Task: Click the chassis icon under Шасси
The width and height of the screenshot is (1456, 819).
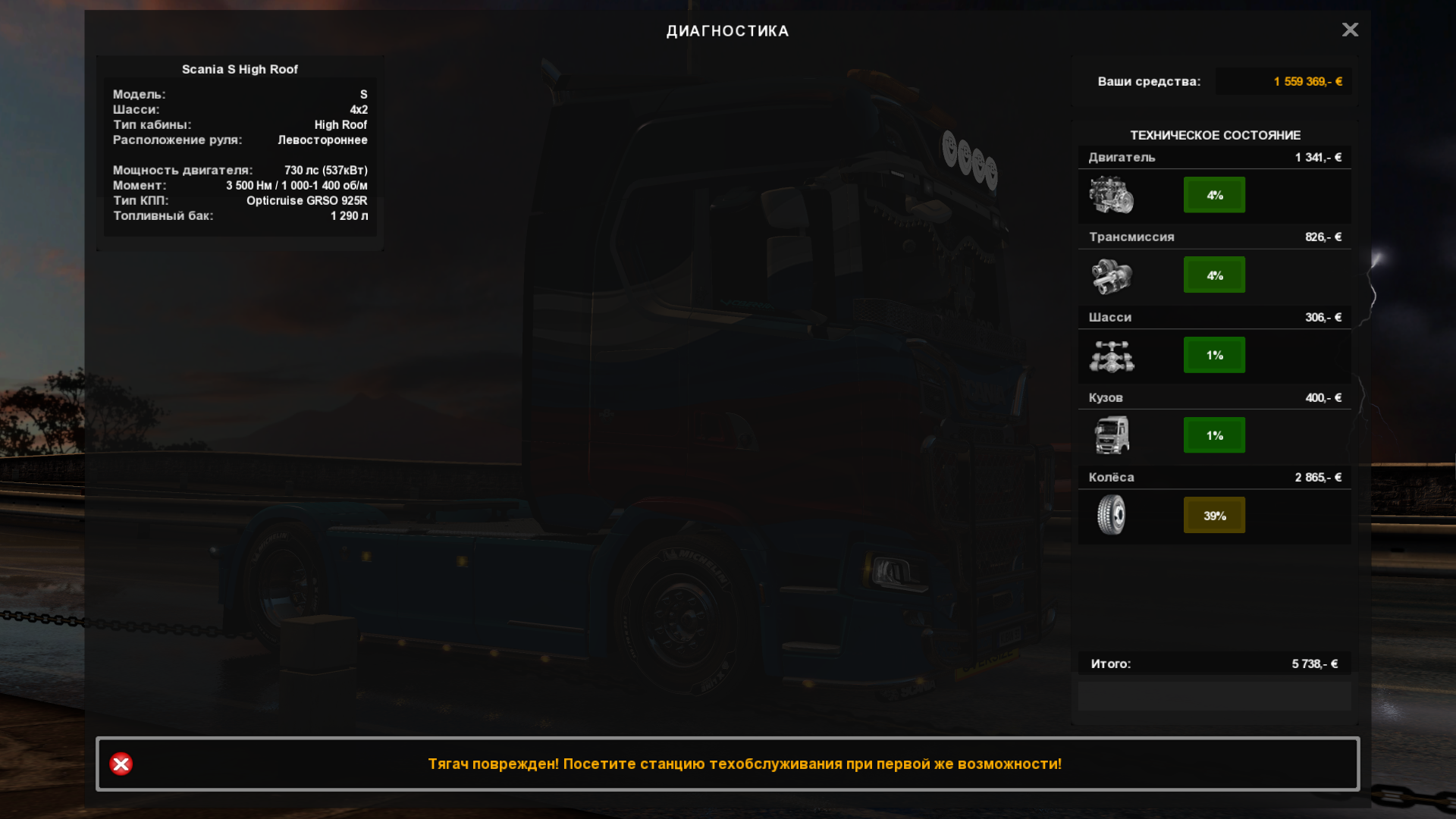Action: pyautogui.click(x=1112, y=356)
